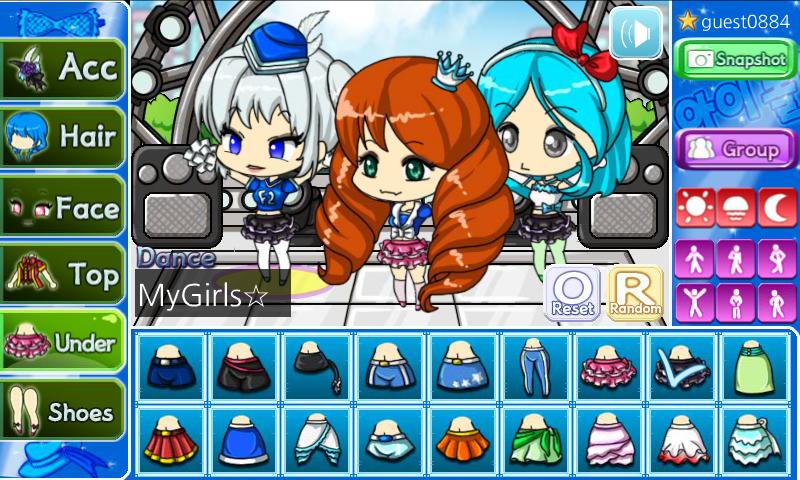800x480 pixels.
Task: Toggle the sound speaker button
Action: click(x=636, y=33)
